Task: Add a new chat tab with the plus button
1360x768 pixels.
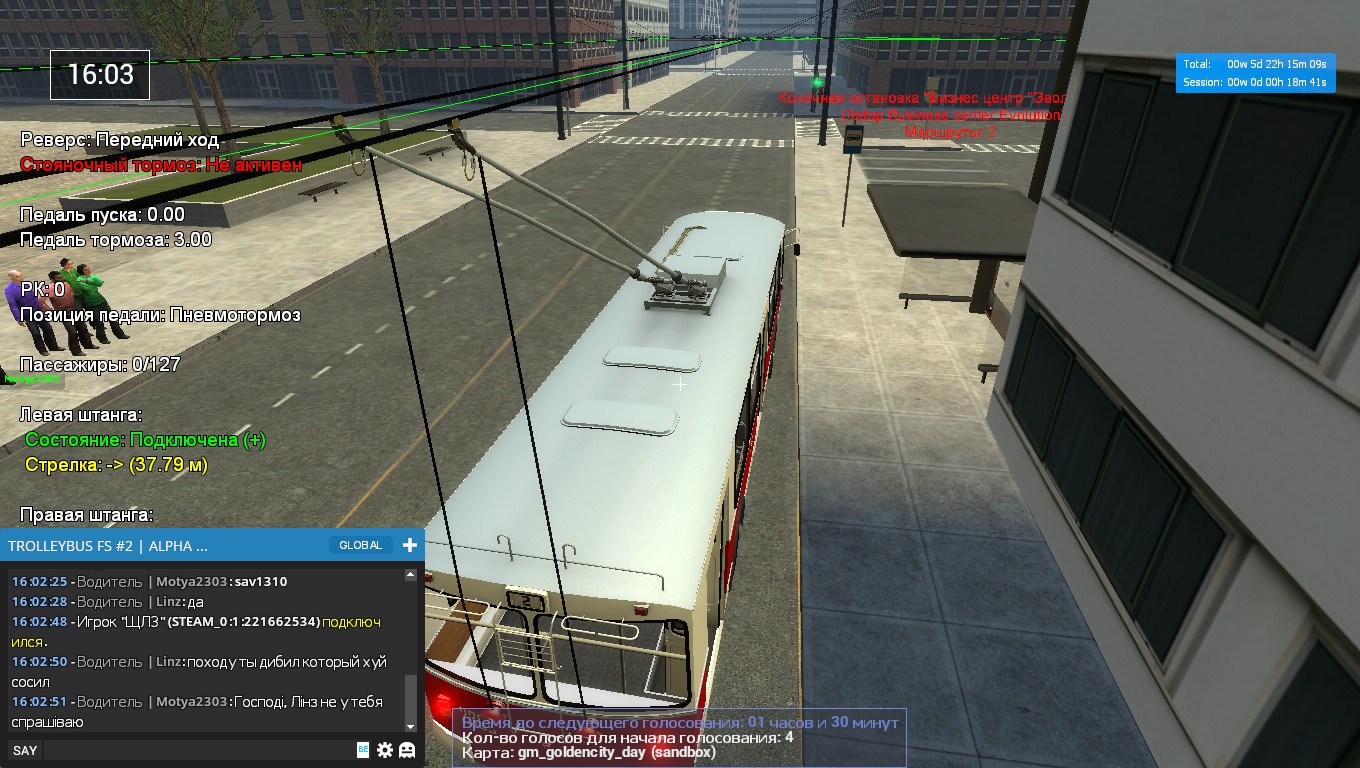Action: (x=409, y=545)
